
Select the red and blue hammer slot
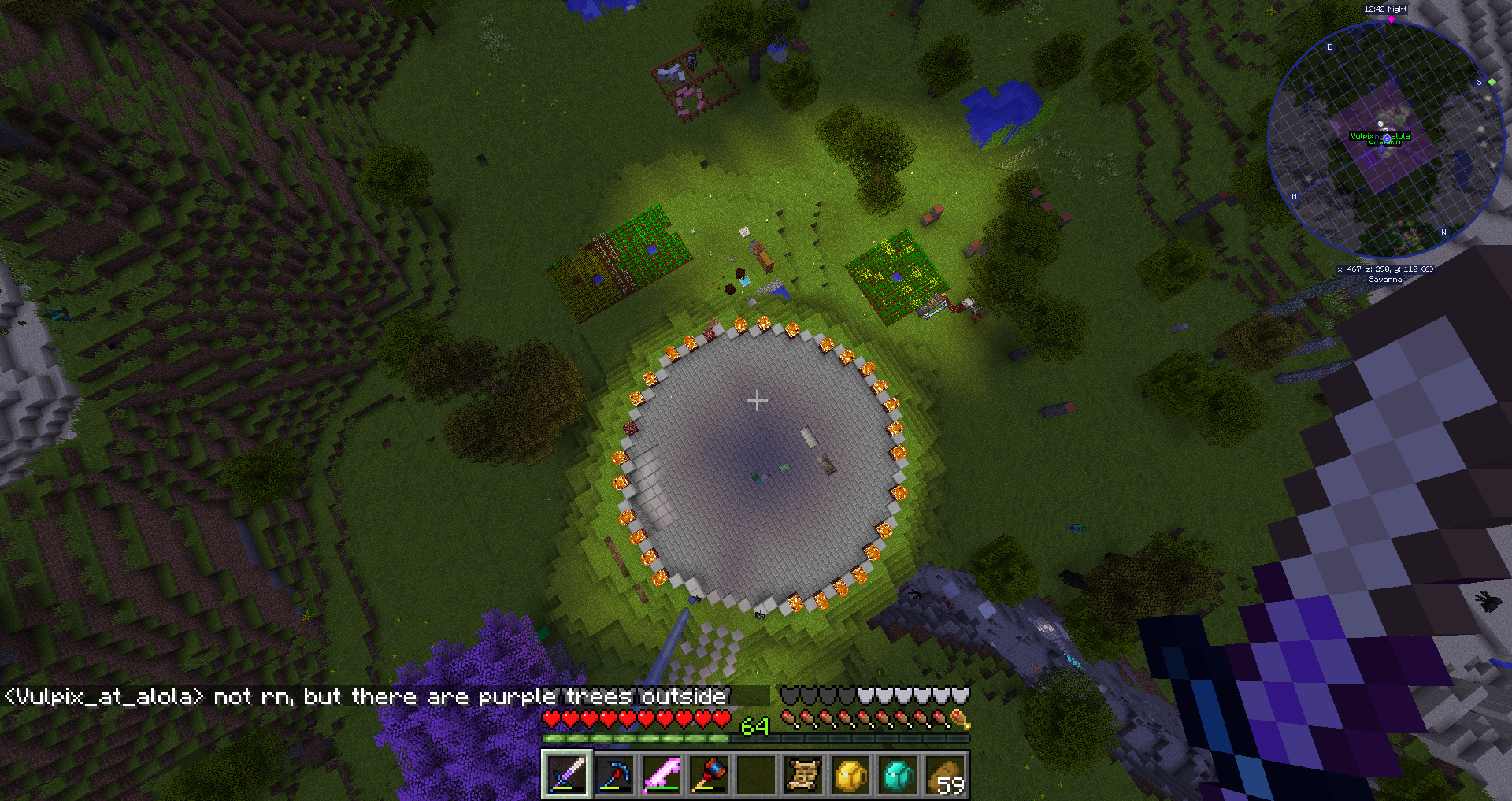pos(708,775)
